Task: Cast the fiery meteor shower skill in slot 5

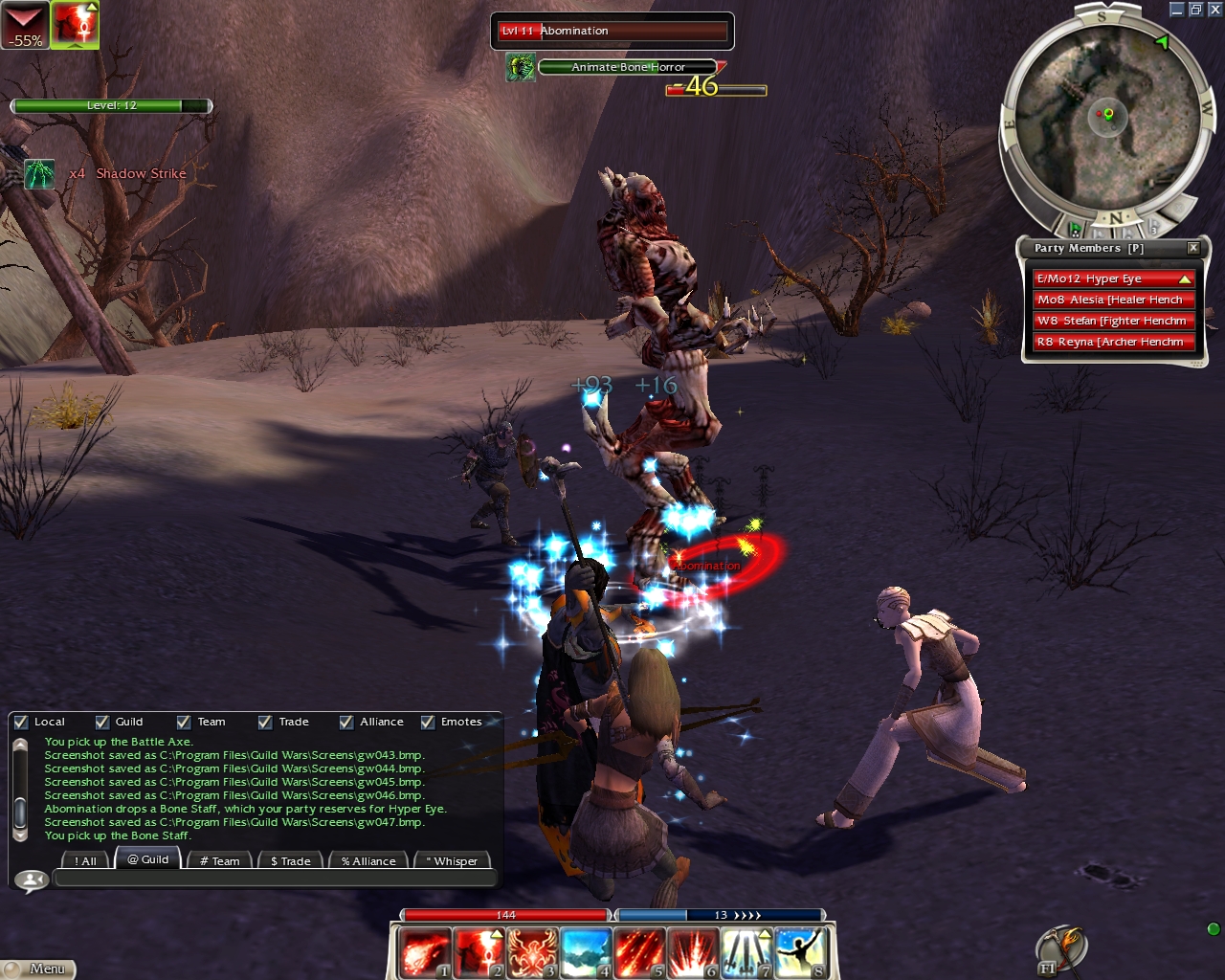Action: (638, 952)
